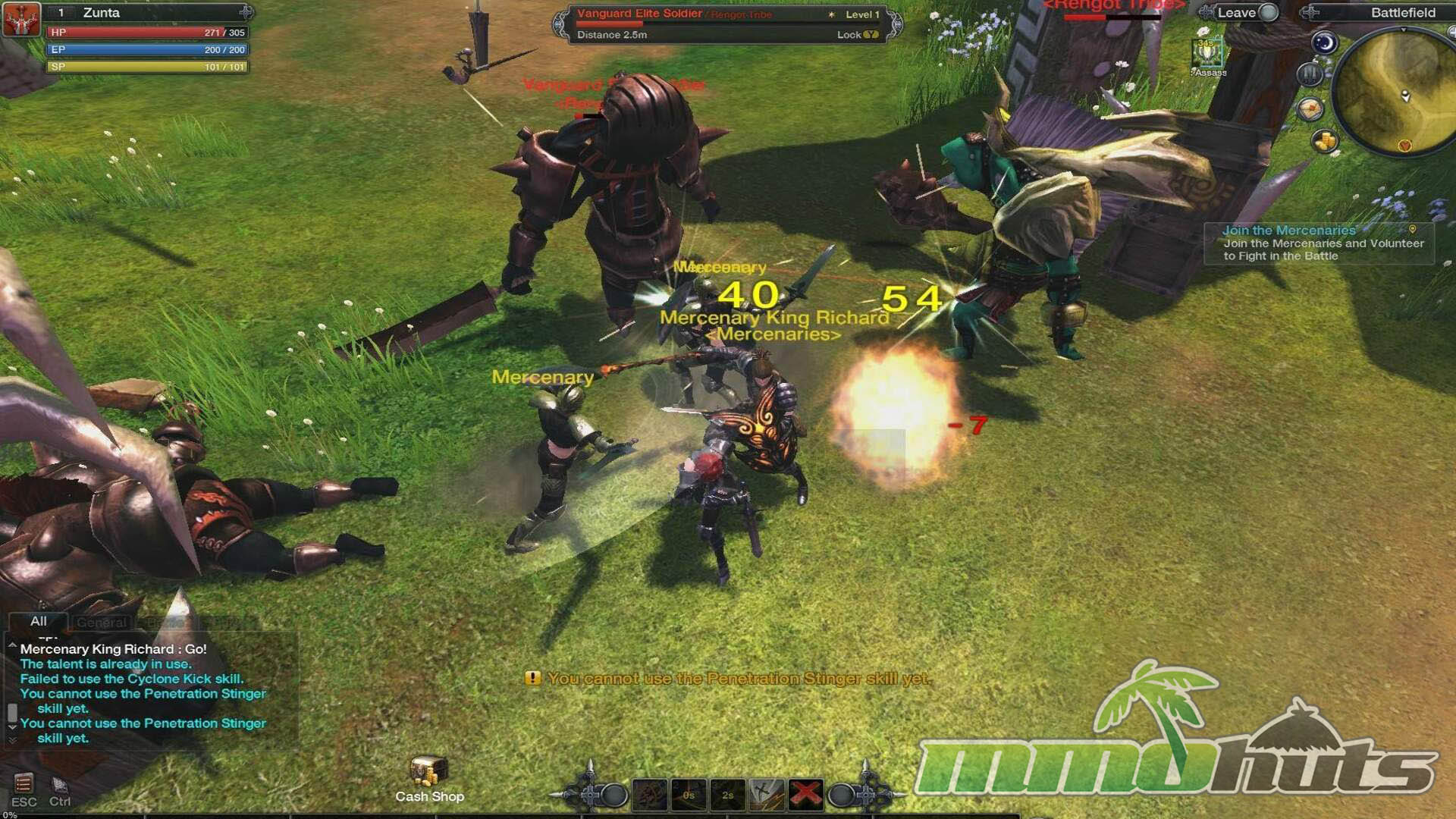Image resolution: width=1456 pixels, height=819 pixels.
Task: Click the gold coins icon near minimap
Action: (x=1324, y=141)
